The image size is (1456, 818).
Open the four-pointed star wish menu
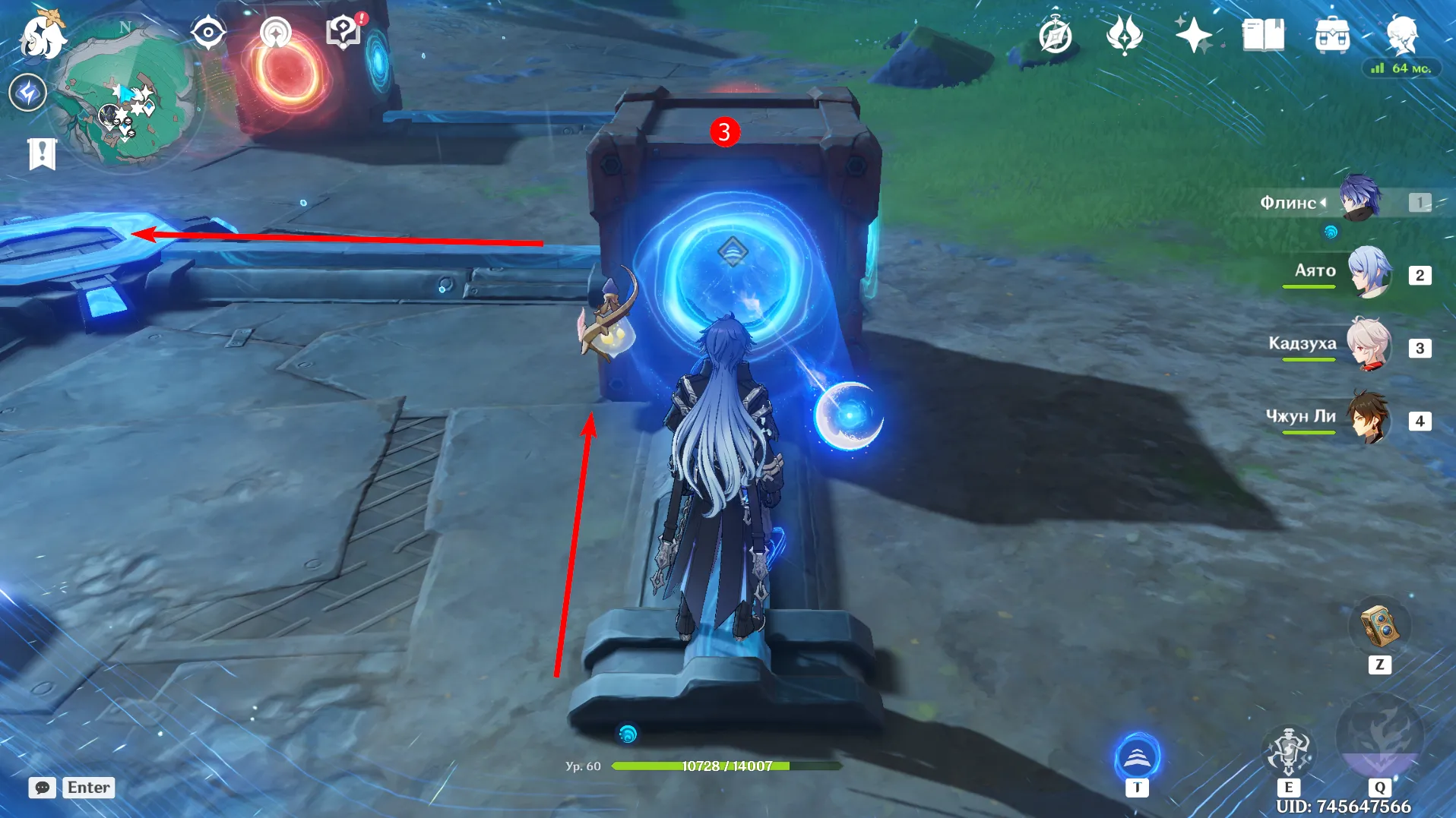[1193, 36]
